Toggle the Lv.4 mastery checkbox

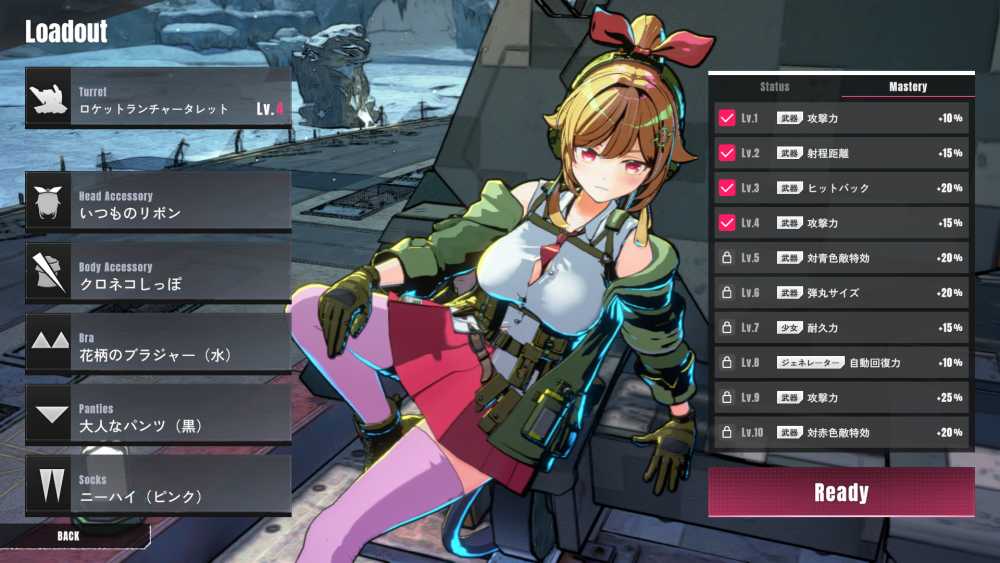(x=727, y=223)
